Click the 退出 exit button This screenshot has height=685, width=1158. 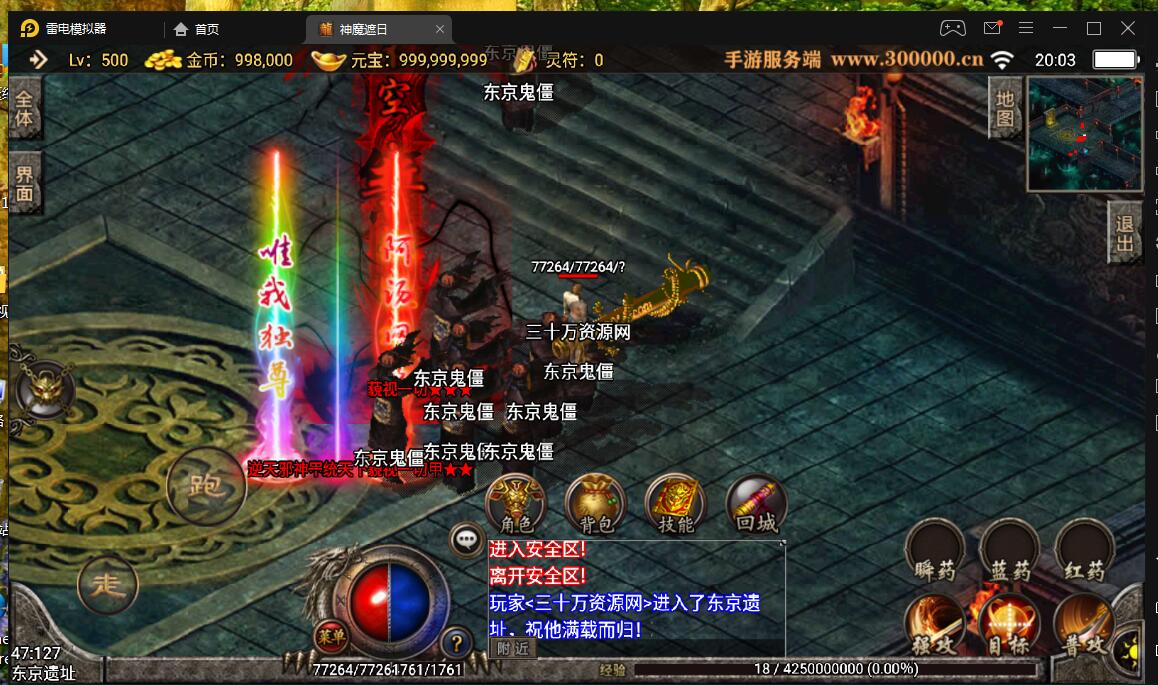(x=1125, y=233)
